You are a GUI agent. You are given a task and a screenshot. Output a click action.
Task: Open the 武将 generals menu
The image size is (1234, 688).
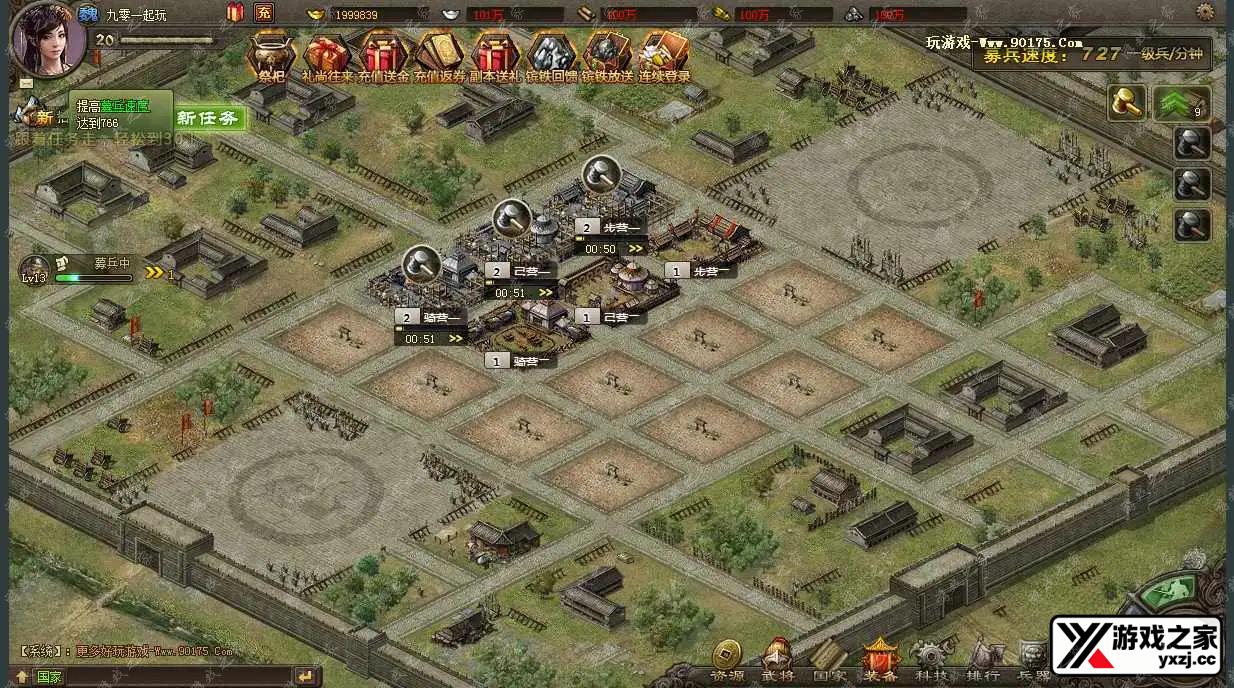point(777,661)
